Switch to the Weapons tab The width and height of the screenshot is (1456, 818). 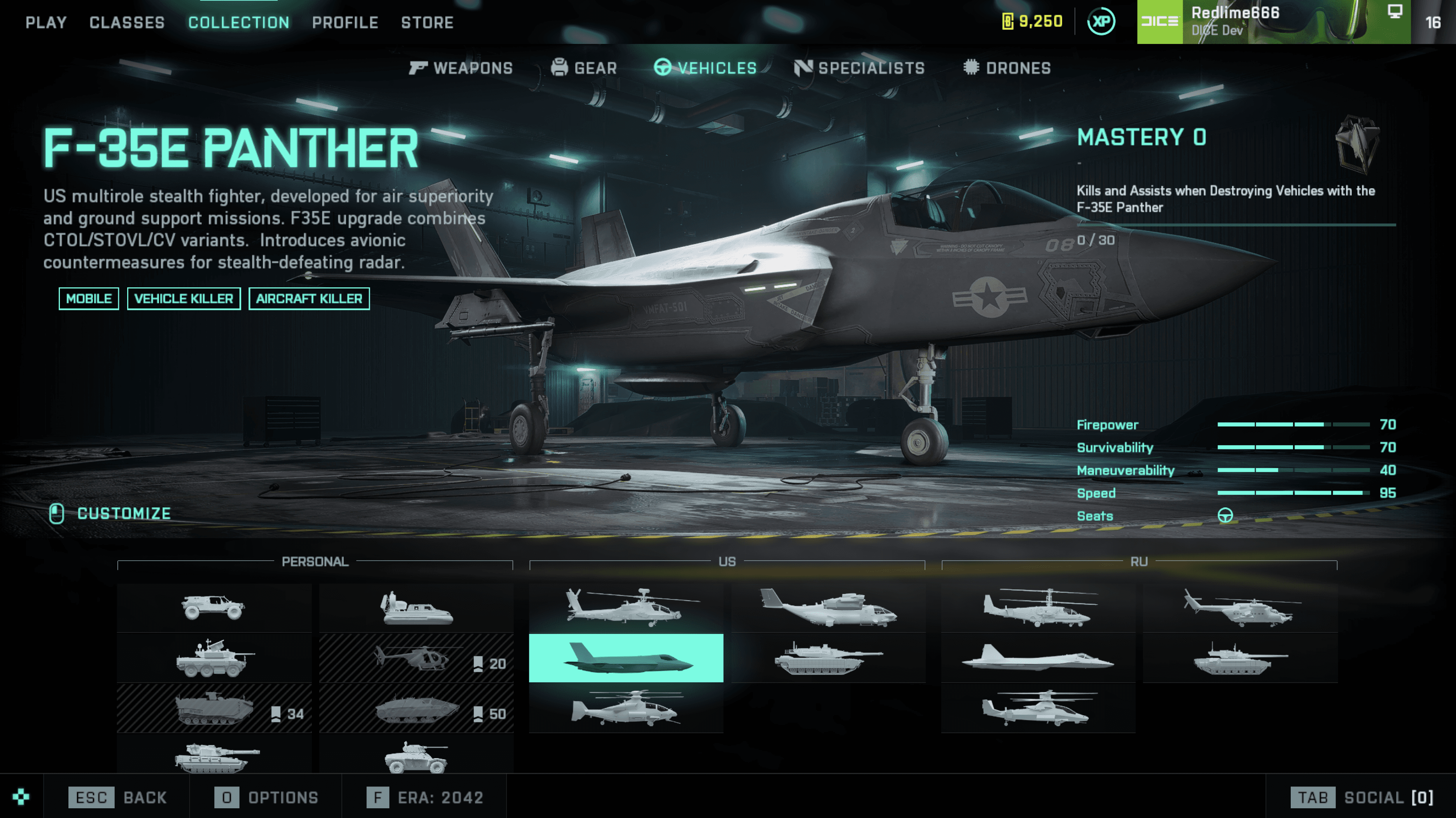pyautogui.click(x=461, y=68)
